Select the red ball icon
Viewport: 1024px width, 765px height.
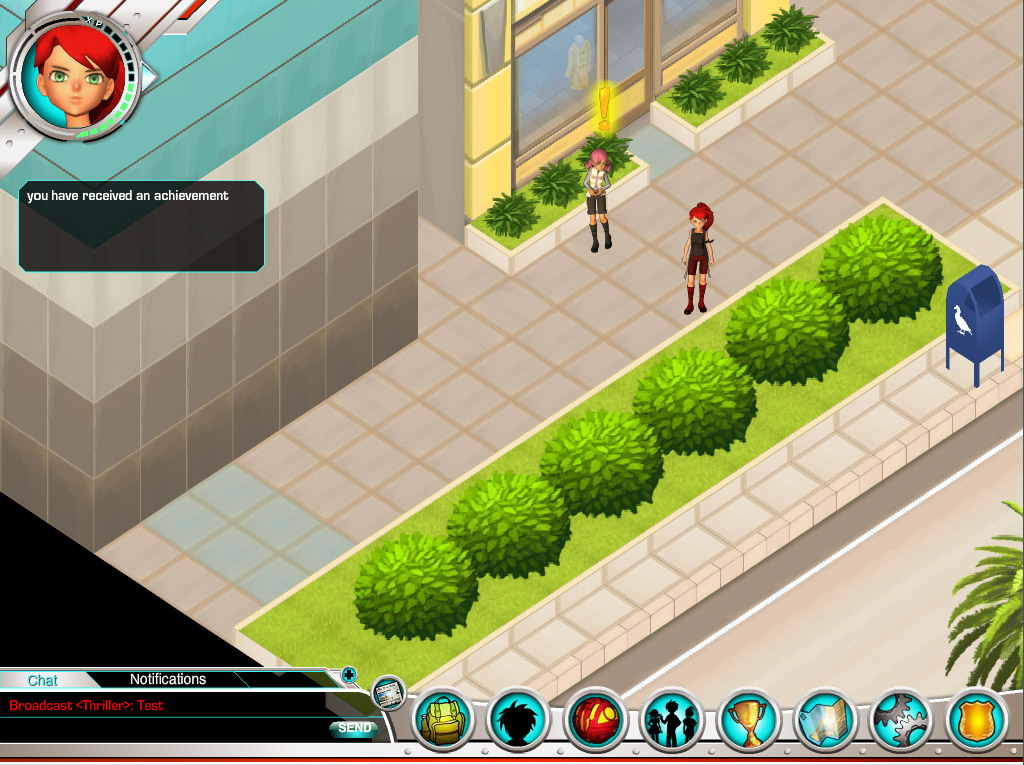[596, 720]
